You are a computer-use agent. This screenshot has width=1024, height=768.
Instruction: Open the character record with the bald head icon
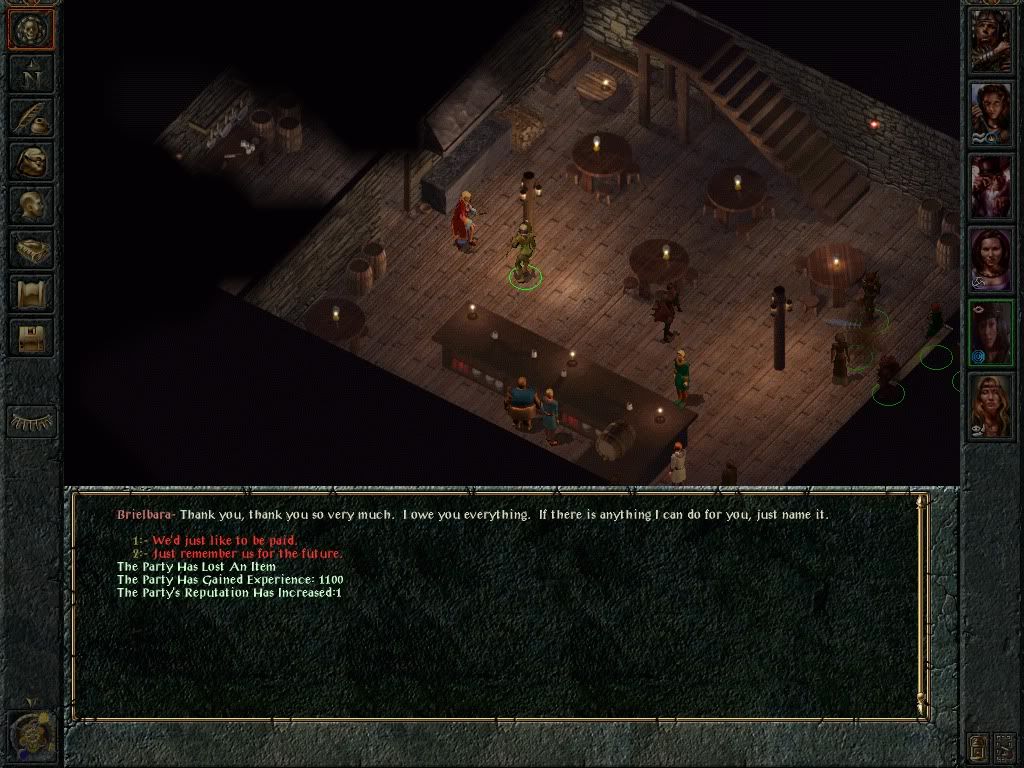[31, 205]
